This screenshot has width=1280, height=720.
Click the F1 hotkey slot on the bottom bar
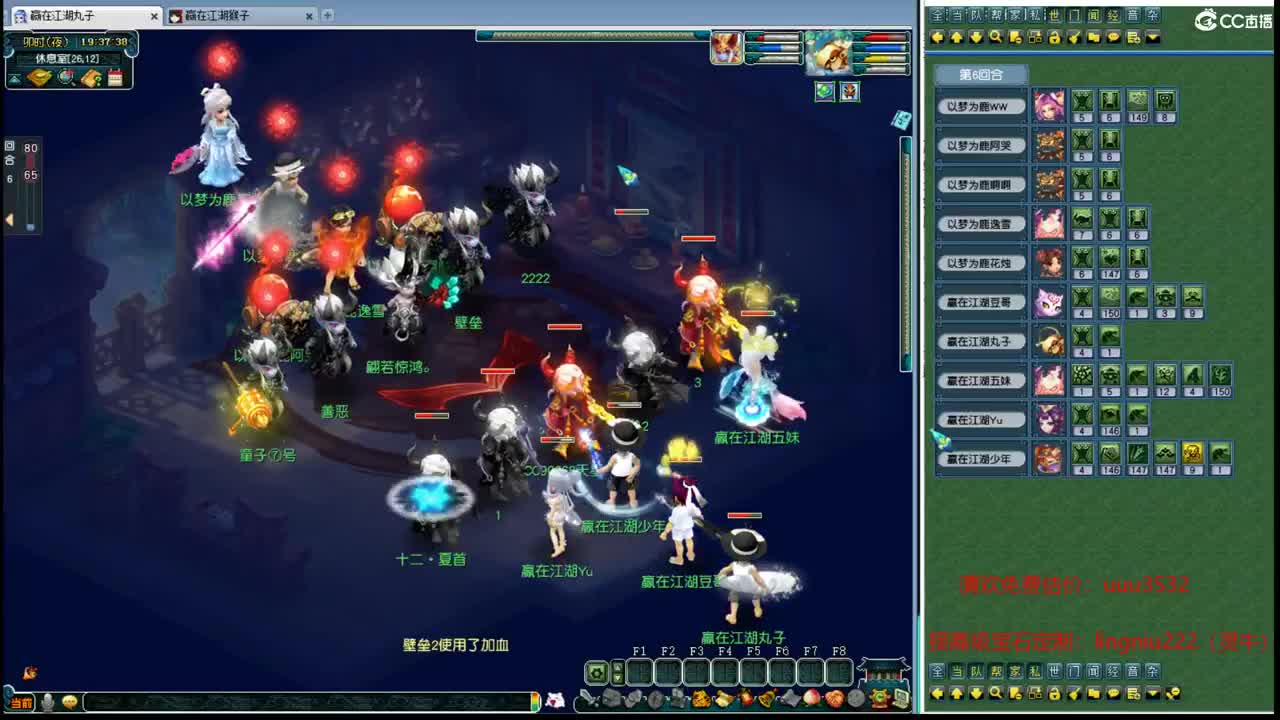tap(642, 672)
